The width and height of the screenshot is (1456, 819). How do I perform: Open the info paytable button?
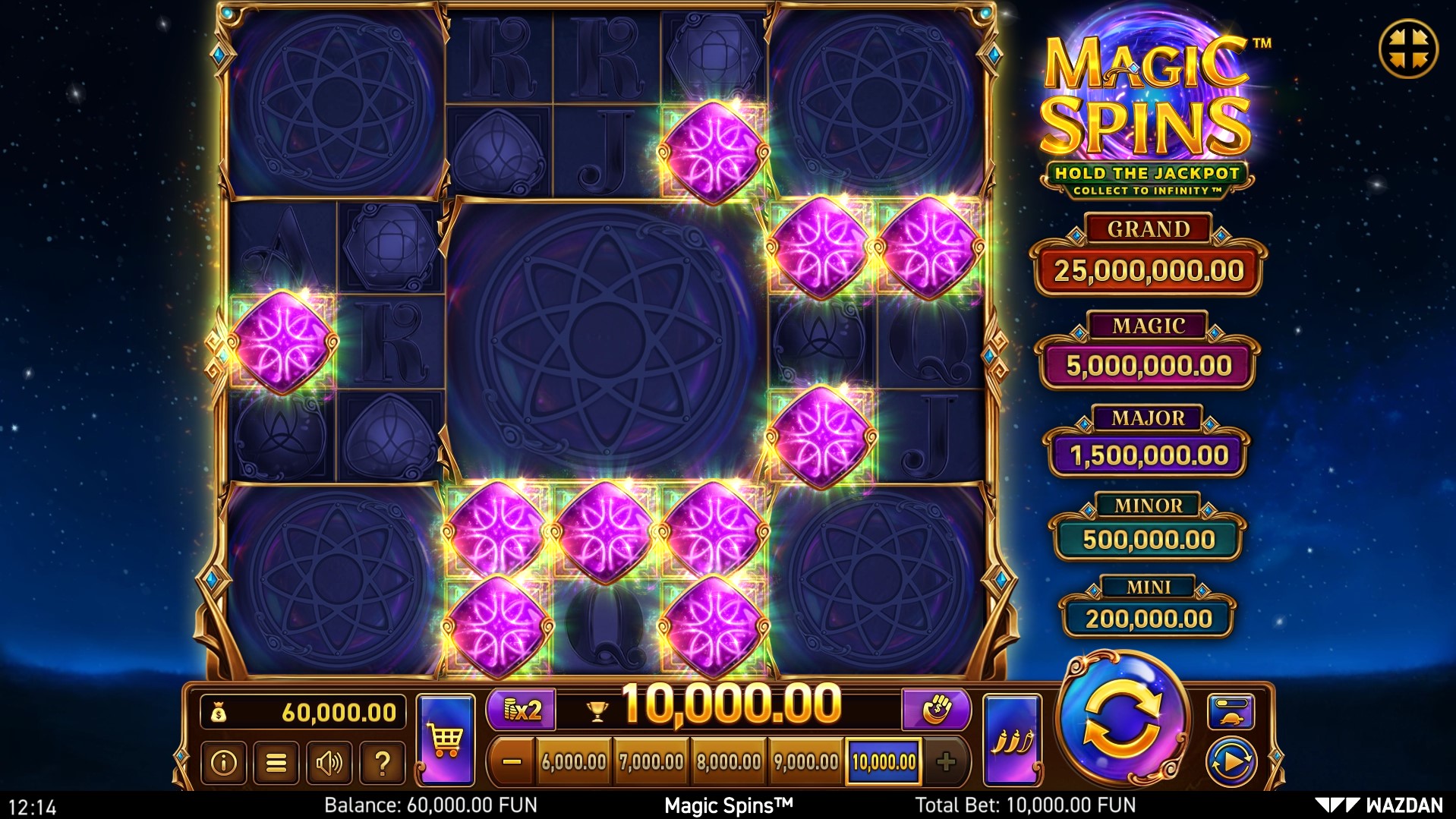point(223,762)
